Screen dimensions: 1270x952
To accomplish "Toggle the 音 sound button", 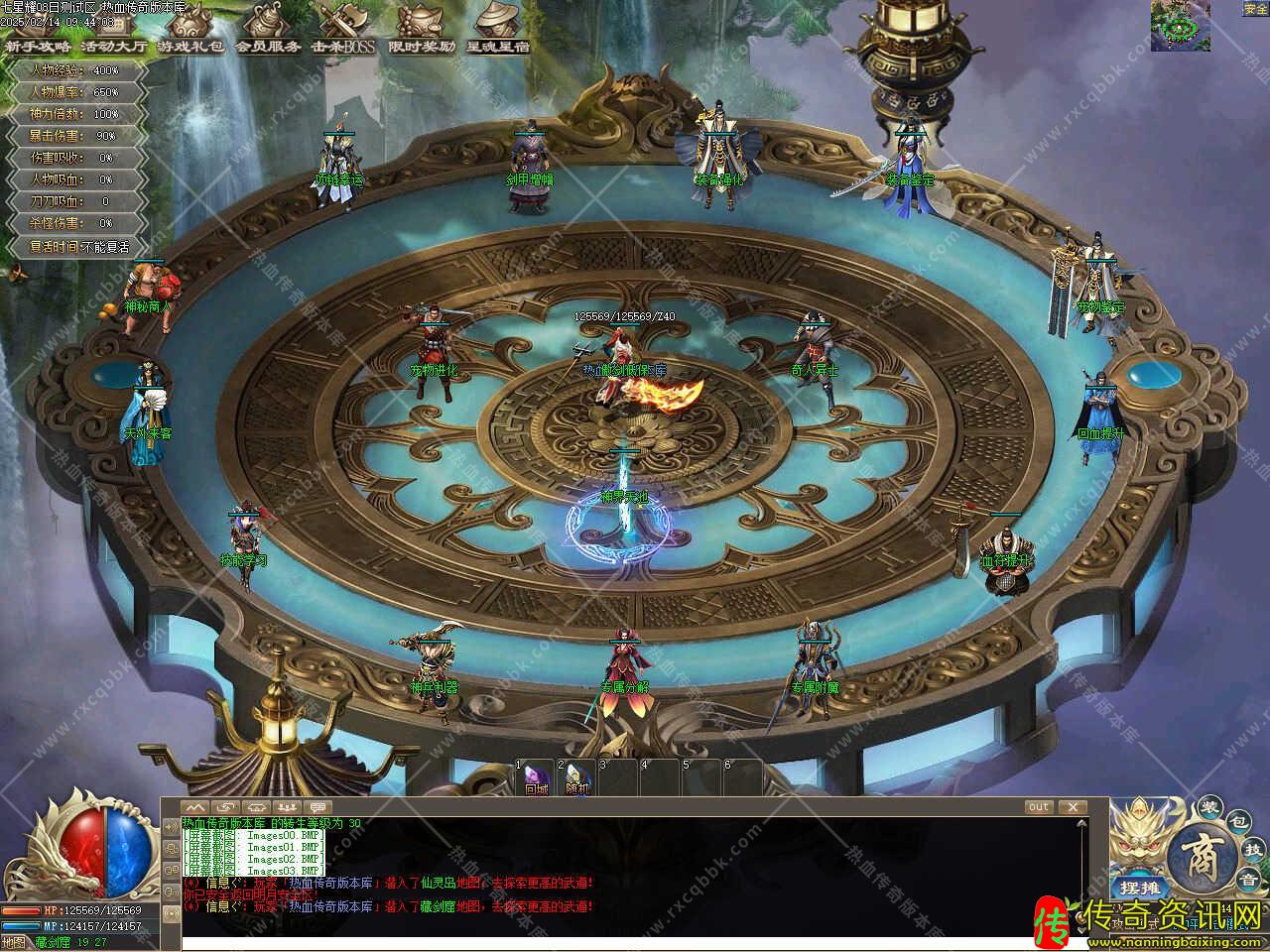I will click(1249, 880).
